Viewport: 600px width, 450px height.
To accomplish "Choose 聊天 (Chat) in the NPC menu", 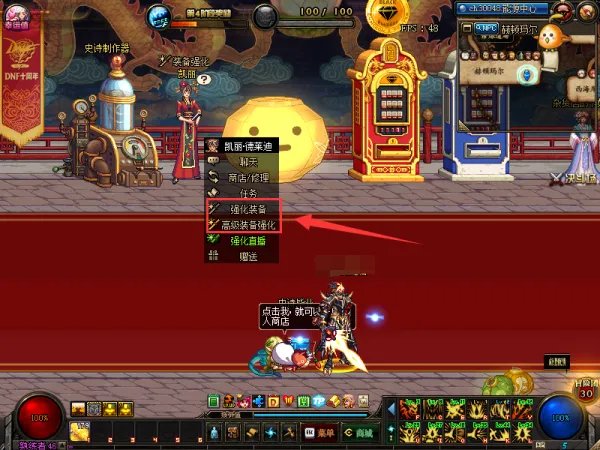I will pyautogui.click(x=241, y=162).
